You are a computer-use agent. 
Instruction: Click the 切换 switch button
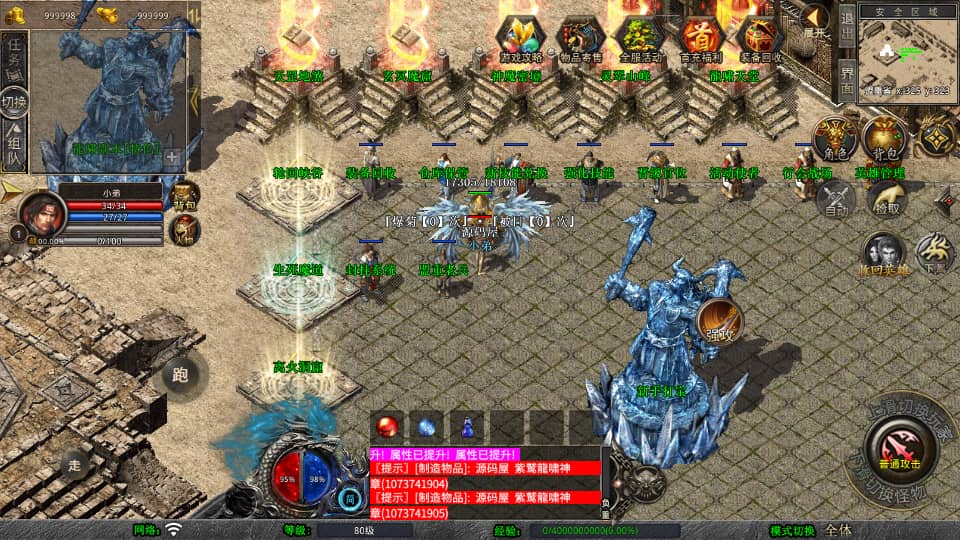tap(15, 103)
